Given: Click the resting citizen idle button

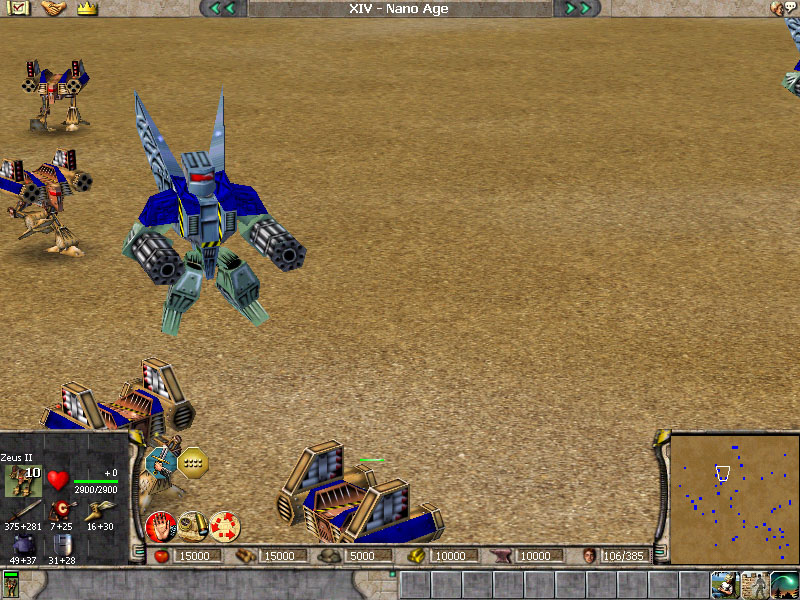Looking at the screenshot, I should point(724,585).
